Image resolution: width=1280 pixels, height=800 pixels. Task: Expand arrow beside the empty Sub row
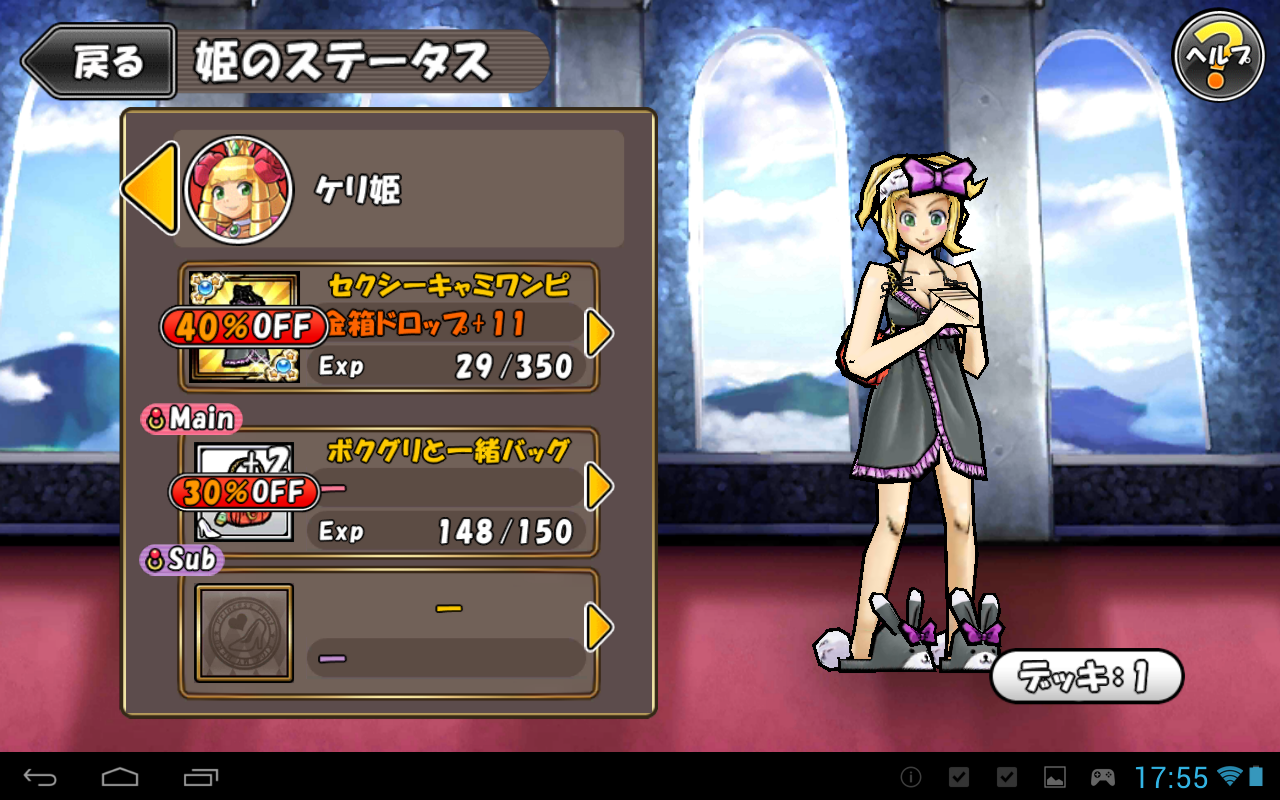(x=598, y=627)
